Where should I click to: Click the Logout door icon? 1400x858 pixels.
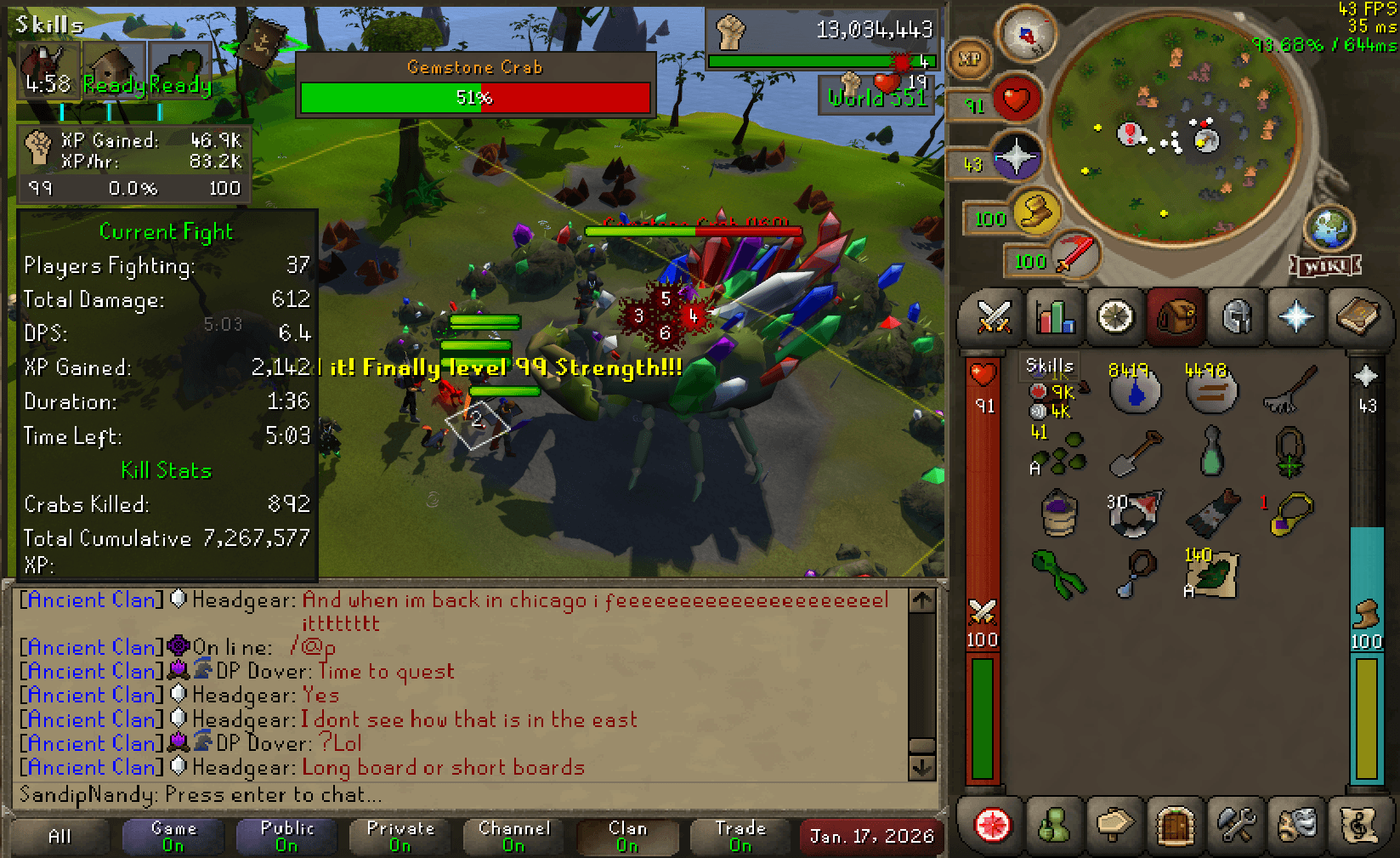tap(1174, 827)
